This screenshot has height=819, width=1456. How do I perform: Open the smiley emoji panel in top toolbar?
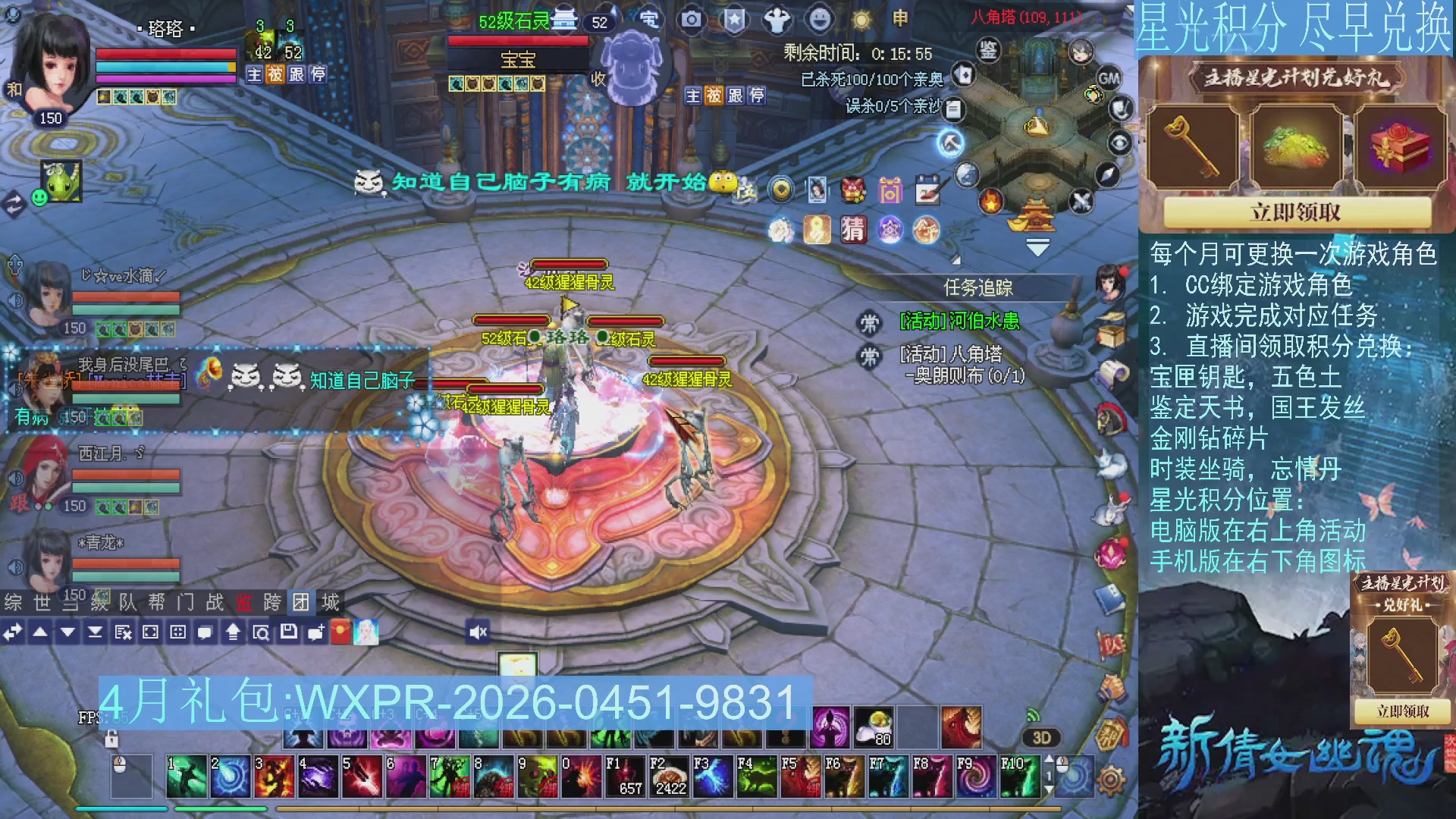pyautogui.click(x=821, y=20)
